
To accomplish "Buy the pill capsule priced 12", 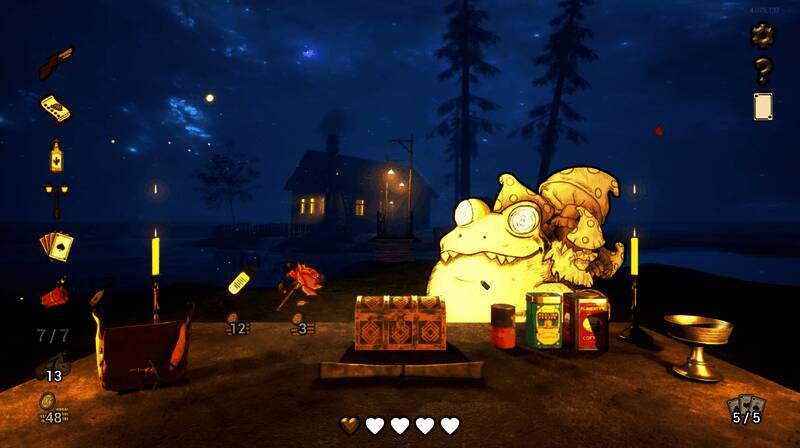I will click(240, 281).
